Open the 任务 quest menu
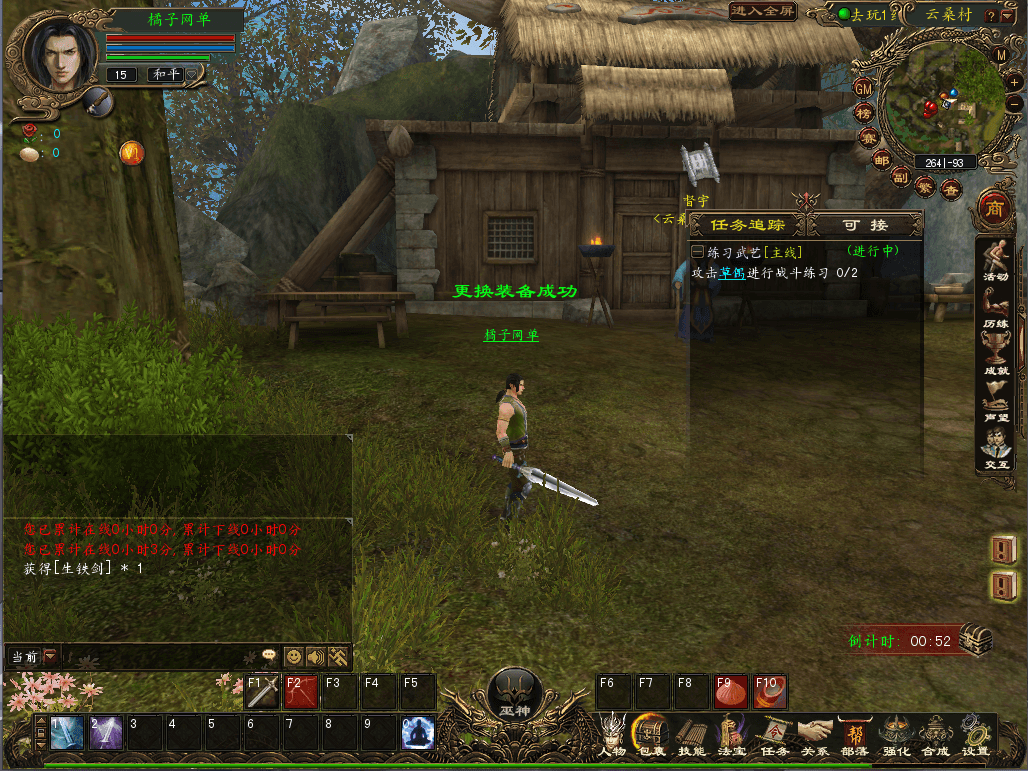 pos(774,735)
